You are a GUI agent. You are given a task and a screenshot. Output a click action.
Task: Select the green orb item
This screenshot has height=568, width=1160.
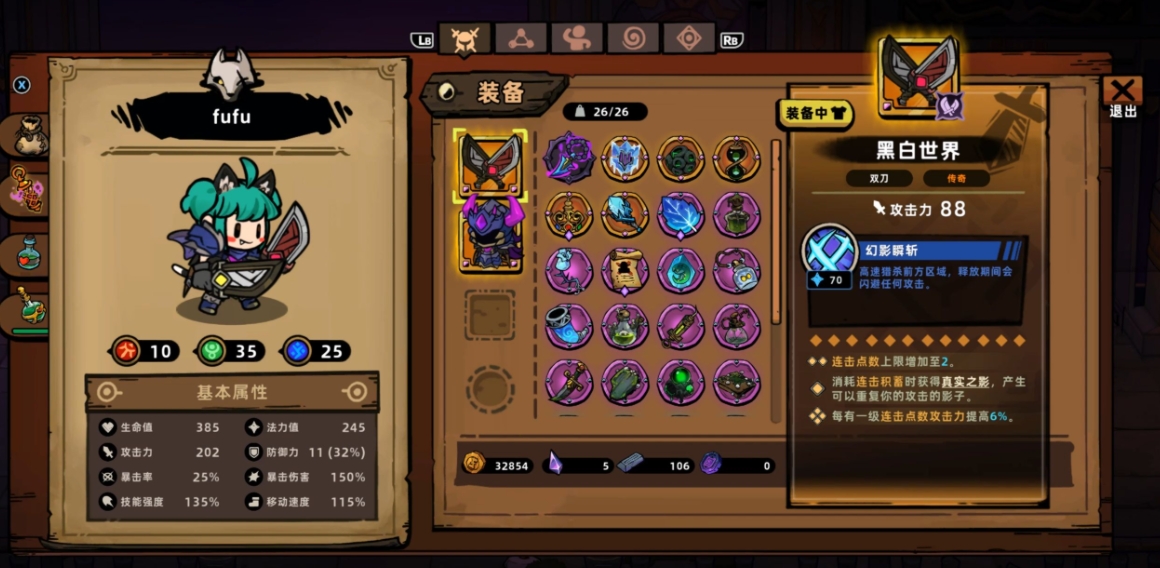point(681,382)
